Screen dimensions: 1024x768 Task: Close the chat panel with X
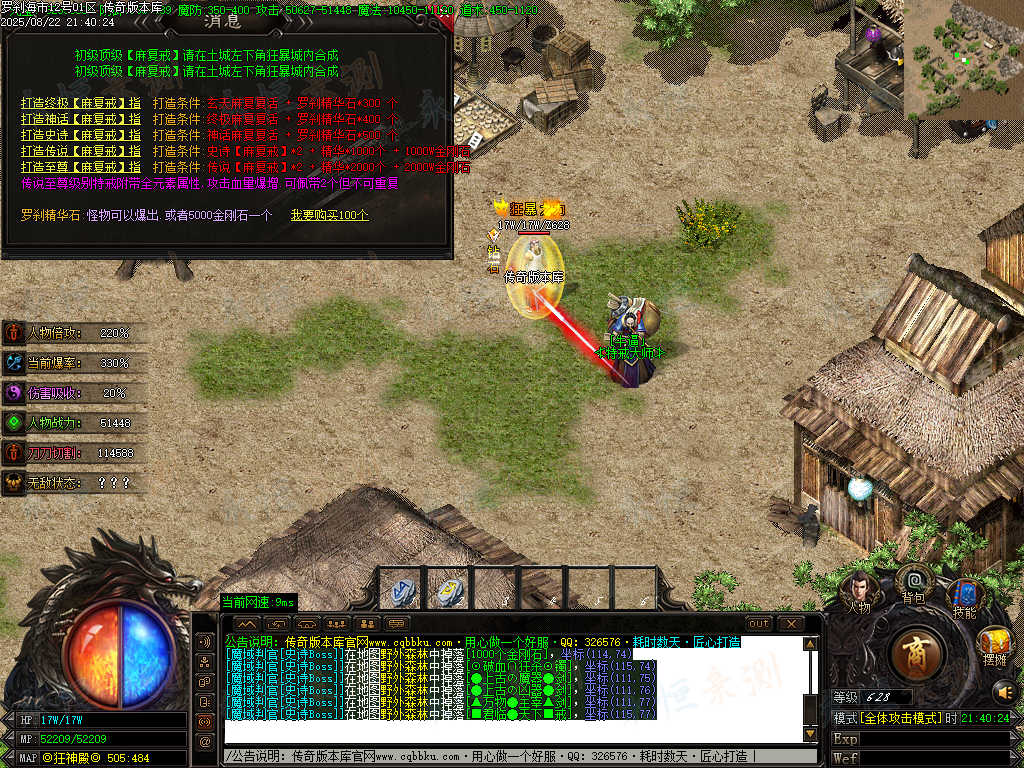[x=791, y=624]
